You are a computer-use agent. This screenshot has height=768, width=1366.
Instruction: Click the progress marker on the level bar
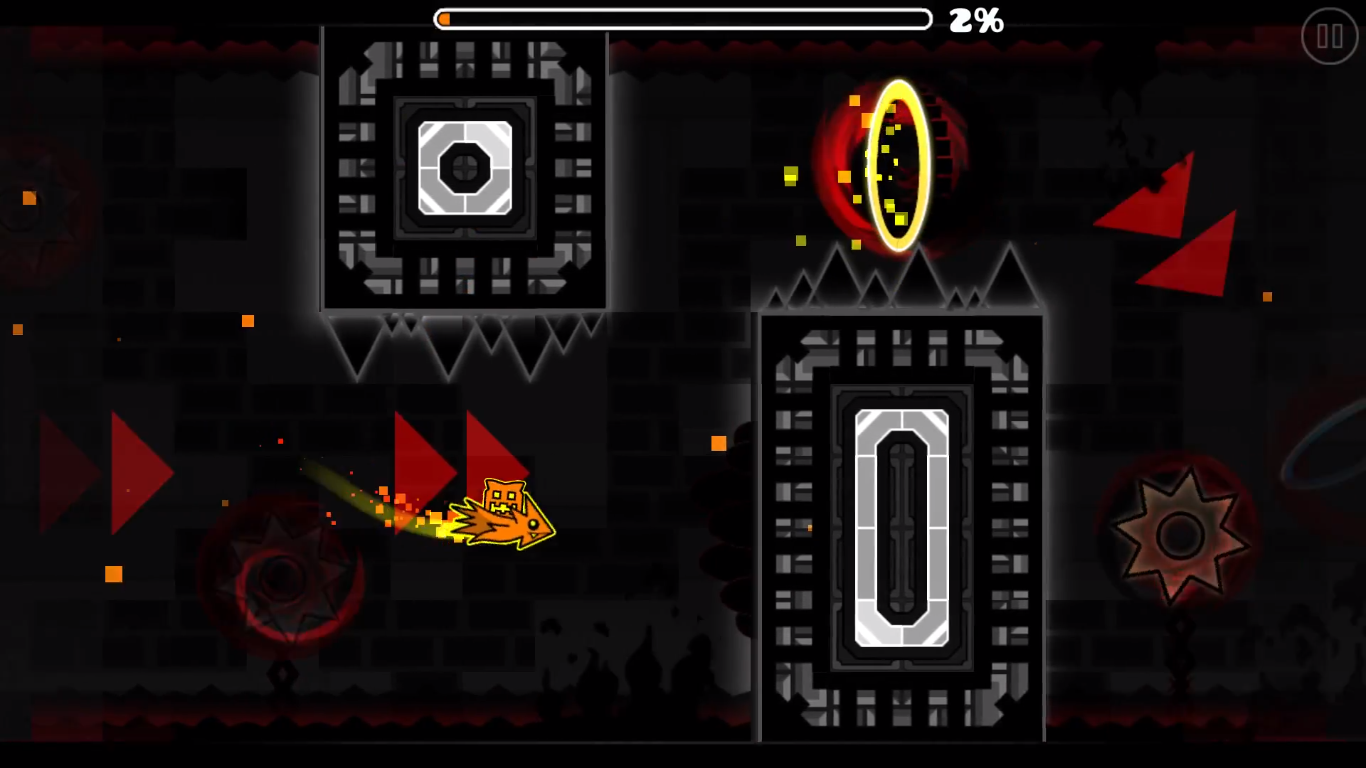click(x=443, y=18)
